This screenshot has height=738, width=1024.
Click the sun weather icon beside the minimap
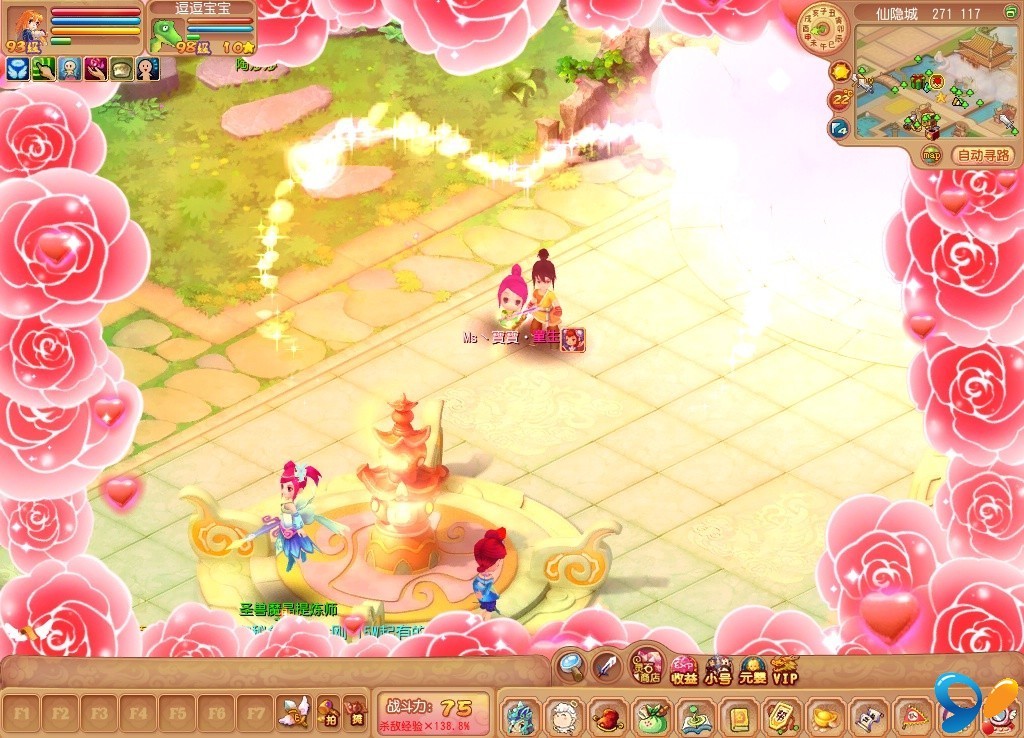[x=840, y=71]
